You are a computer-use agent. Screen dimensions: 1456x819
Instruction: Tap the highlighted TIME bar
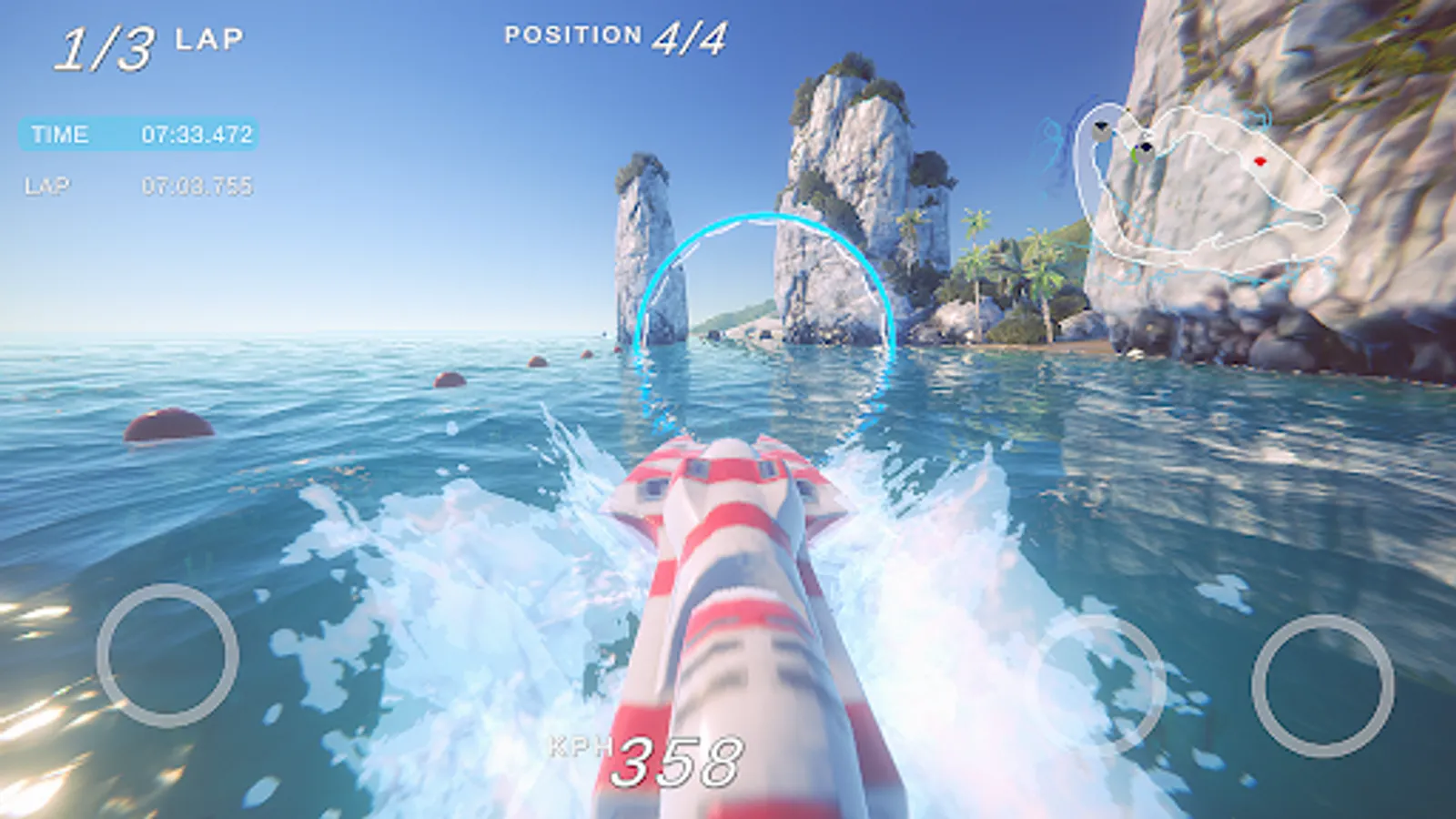(136, 136)
